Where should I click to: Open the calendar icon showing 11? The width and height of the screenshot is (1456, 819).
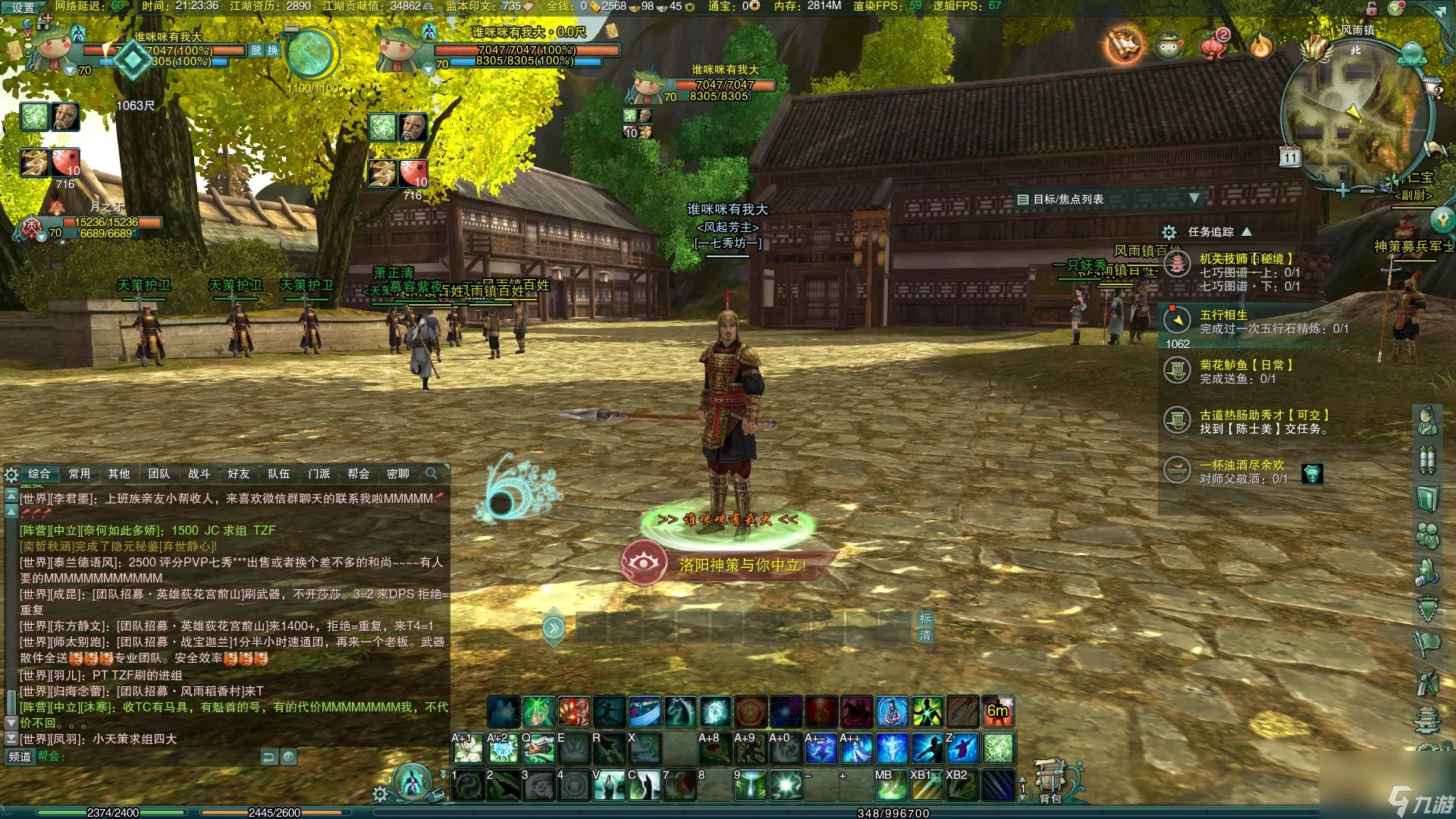(x=1290, y=157)
